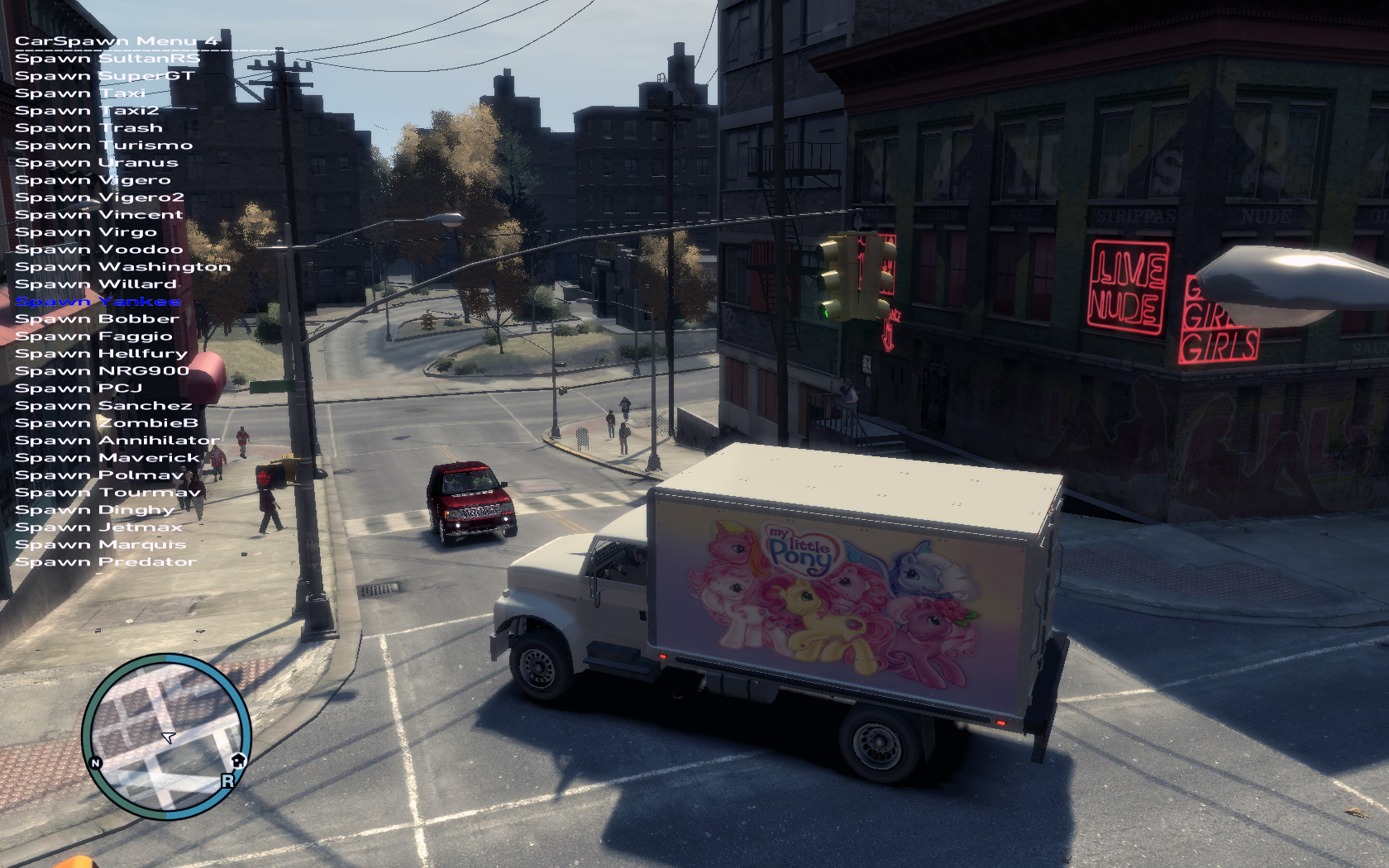
Task: Choose Spawn Dinghy boat entry
Action: [x=94, y=510]
